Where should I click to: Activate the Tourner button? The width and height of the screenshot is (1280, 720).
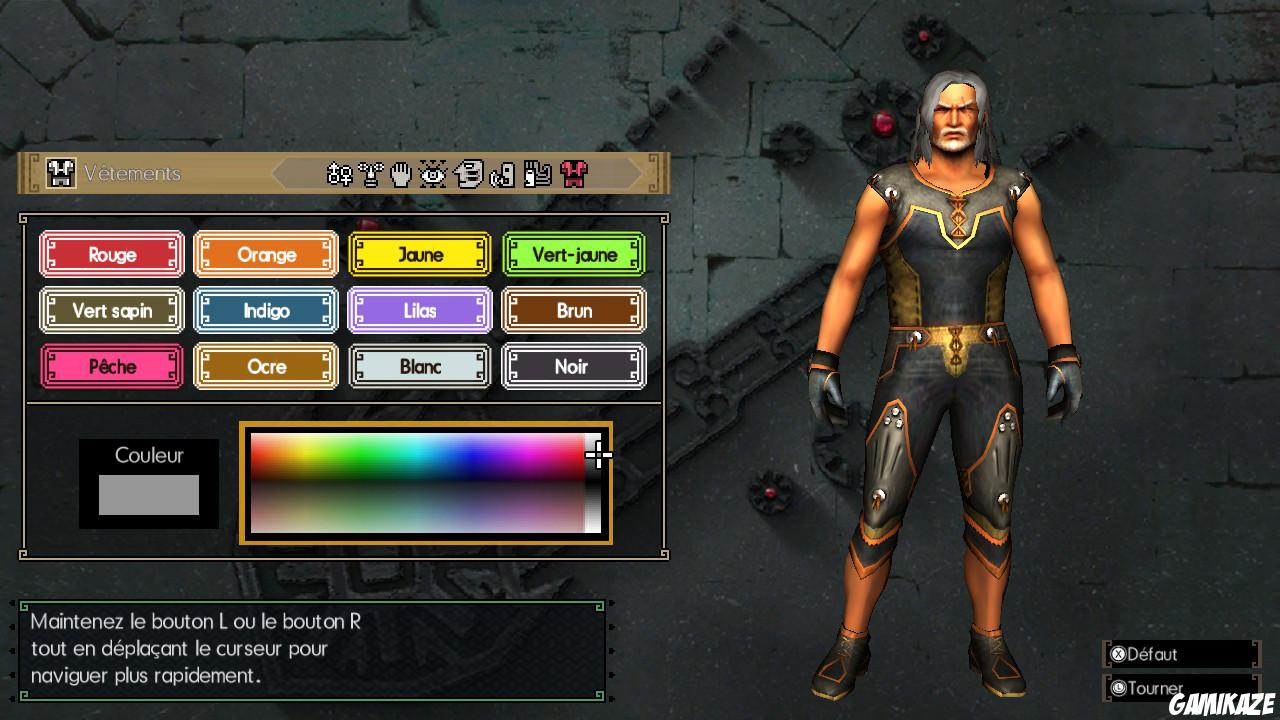[x=1180, y=688]
